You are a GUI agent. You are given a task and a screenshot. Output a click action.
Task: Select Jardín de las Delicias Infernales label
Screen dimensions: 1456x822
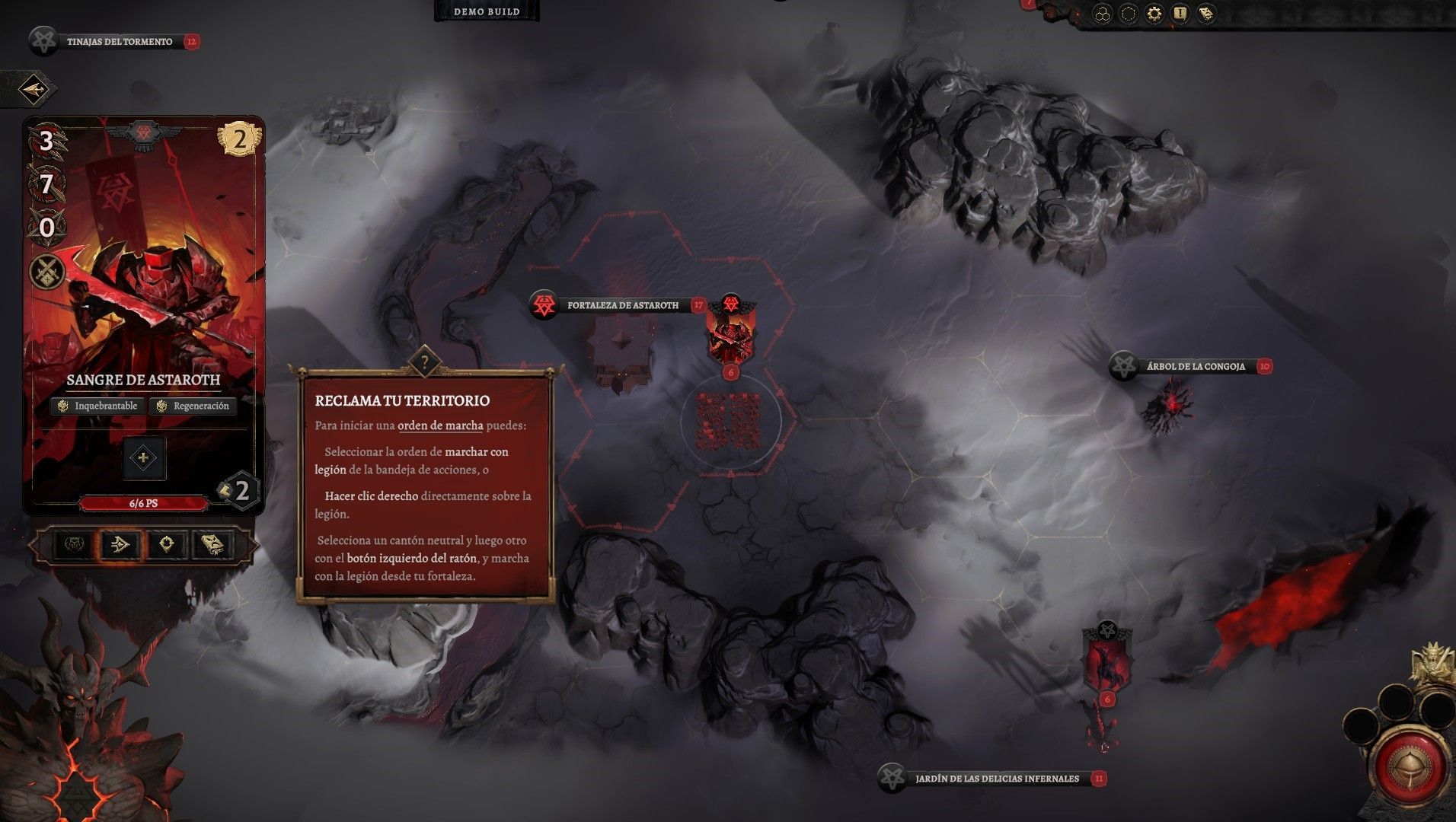996,779
